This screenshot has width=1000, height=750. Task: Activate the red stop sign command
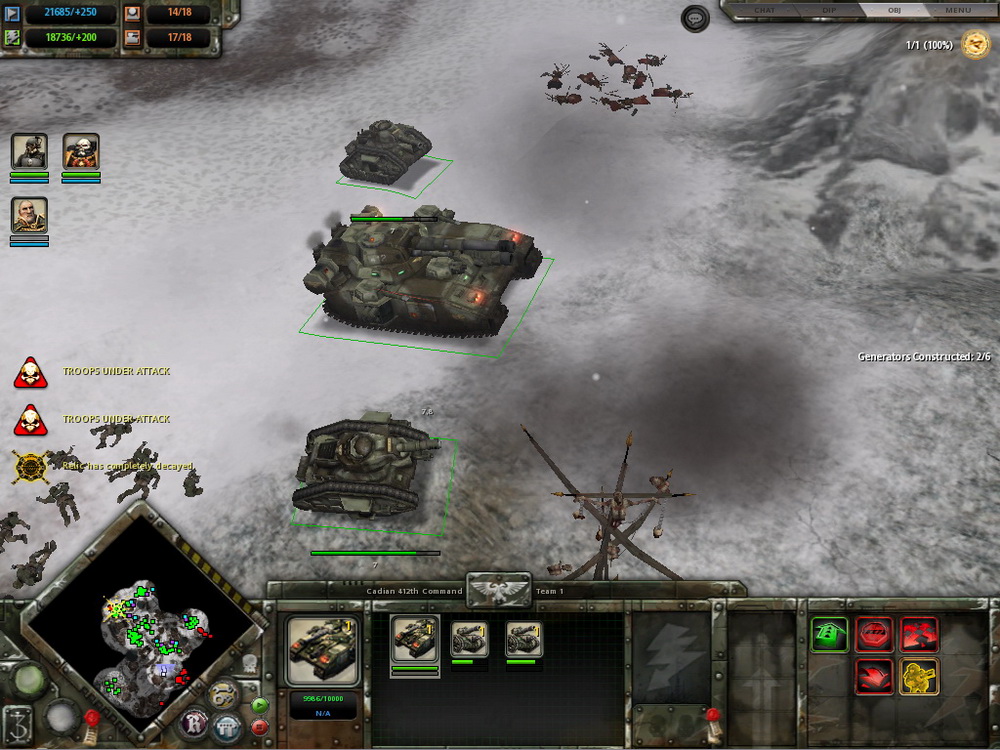pyautogui.click(x=874, y=634)
